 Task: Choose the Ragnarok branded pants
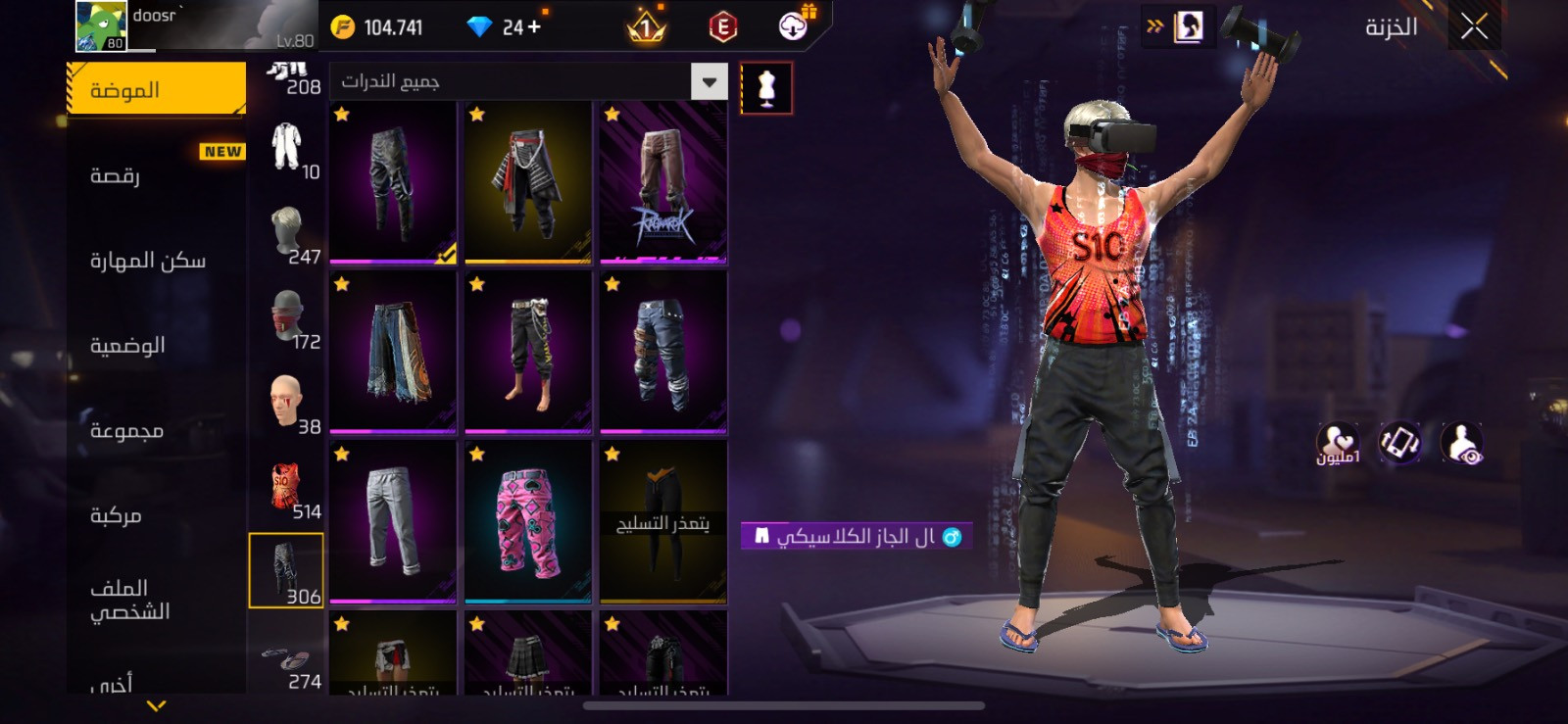pos(663,183)
